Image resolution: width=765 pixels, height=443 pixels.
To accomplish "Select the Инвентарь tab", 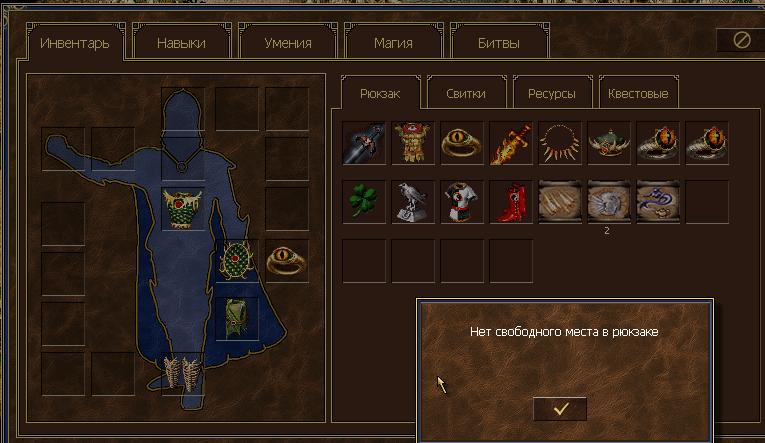I will (x=74, y=43).
